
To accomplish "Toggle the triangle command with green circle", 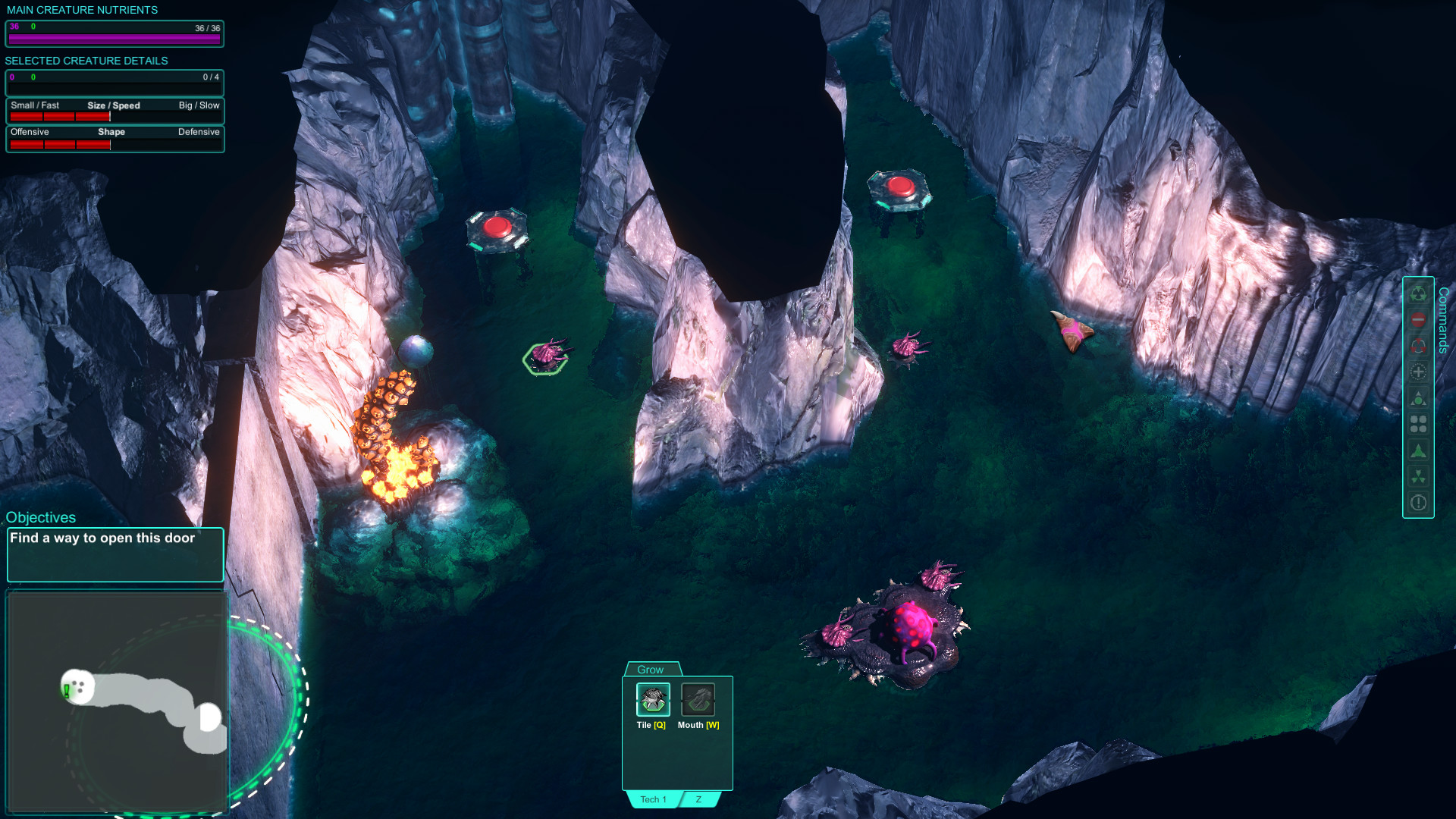I will pyautogui.click(x=1418, y=398).
